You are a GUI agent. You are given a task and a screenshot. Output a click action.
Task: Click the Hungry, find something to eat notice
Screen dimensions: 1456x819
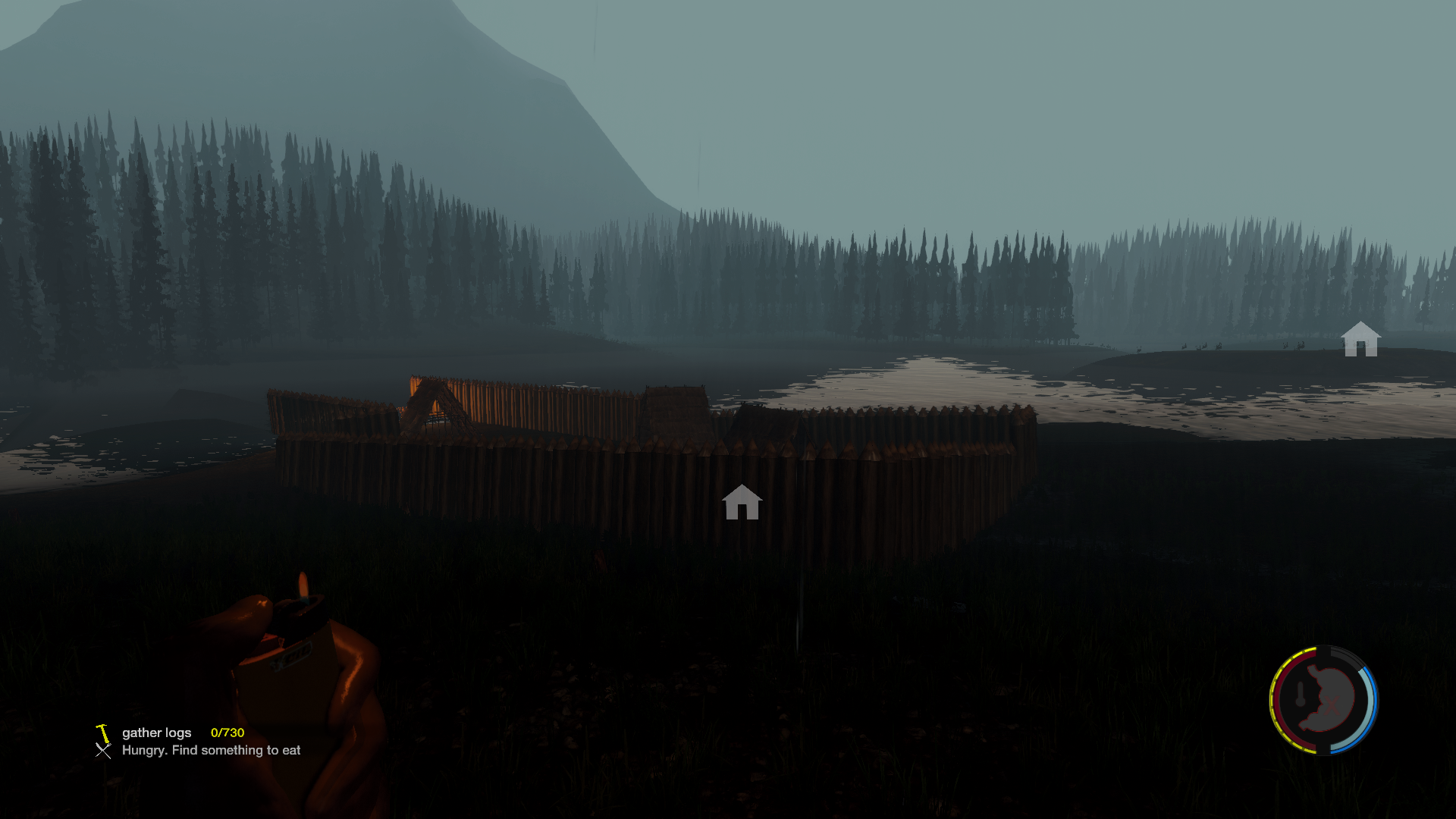pos(211,750)
